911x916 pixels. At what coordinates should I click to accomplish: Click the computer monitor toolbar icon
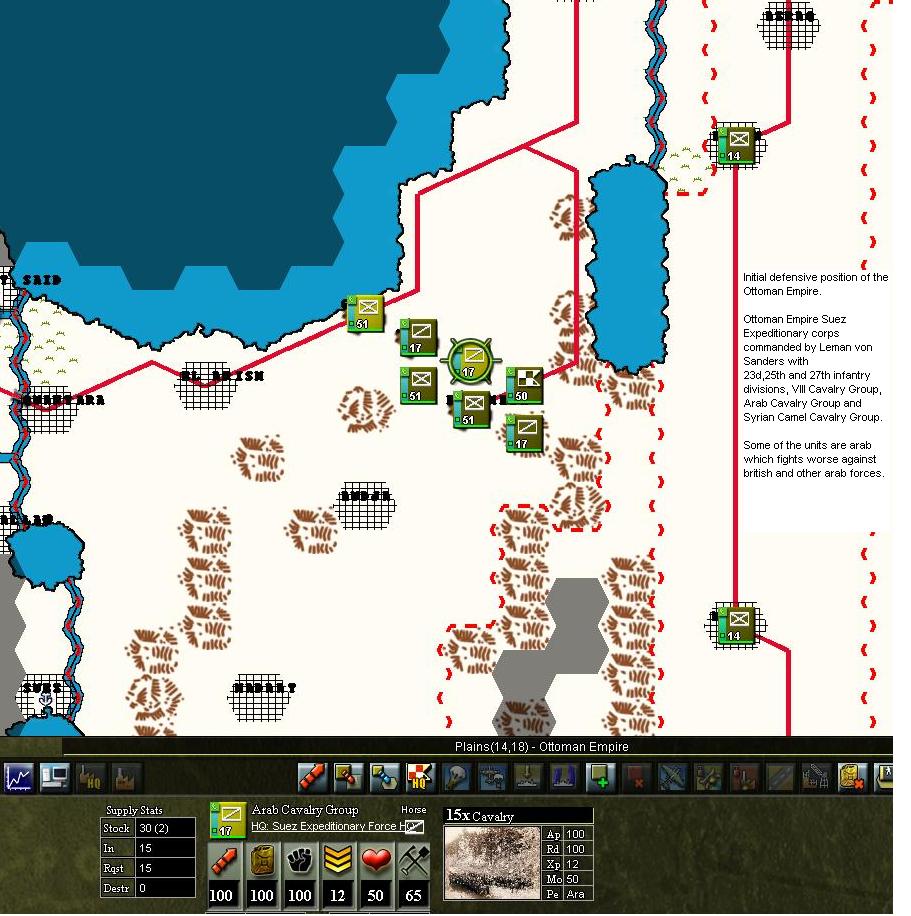54,777
